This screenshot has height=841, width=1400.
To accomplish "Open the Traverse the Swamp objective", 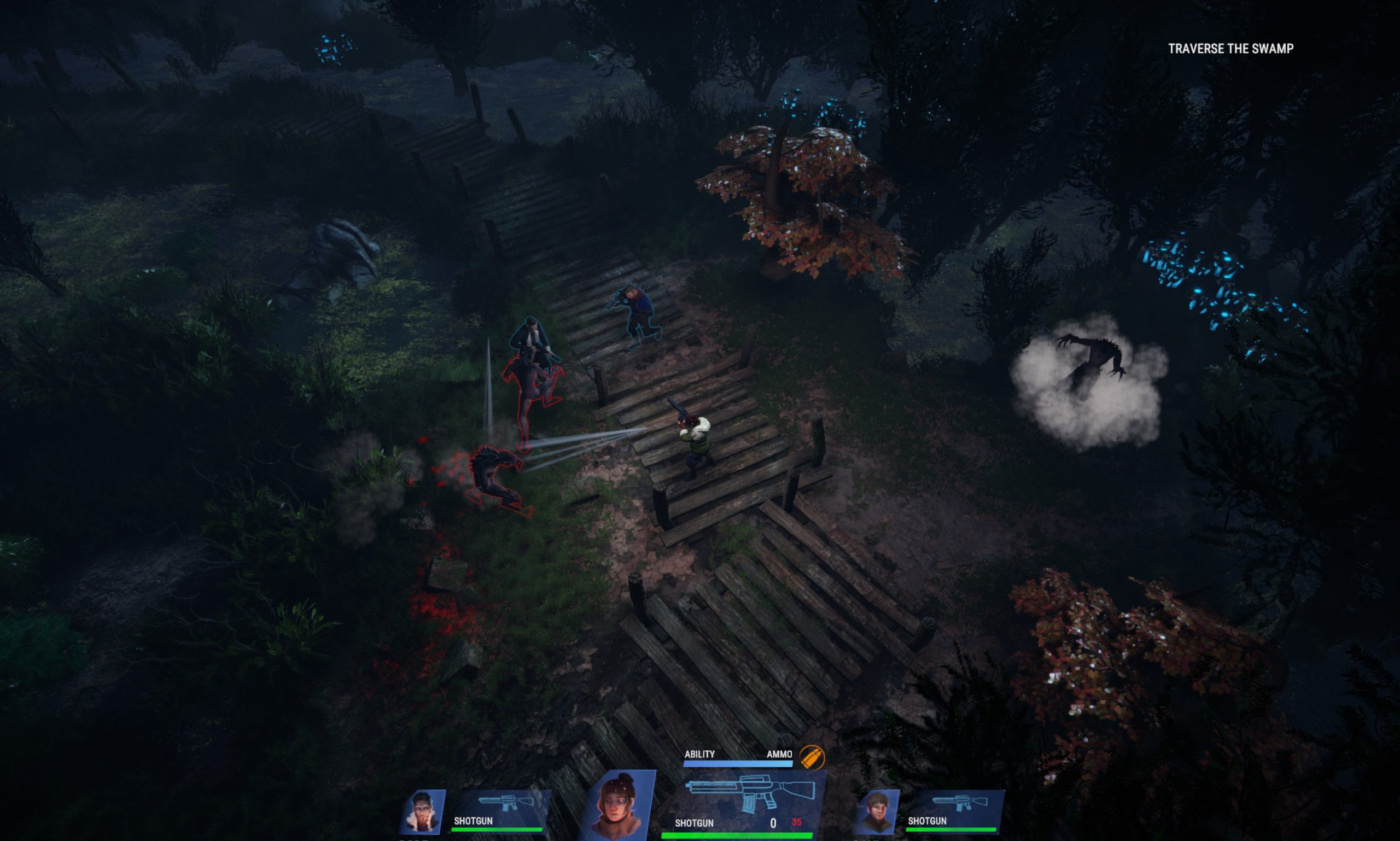I will tap(1230, 49).
